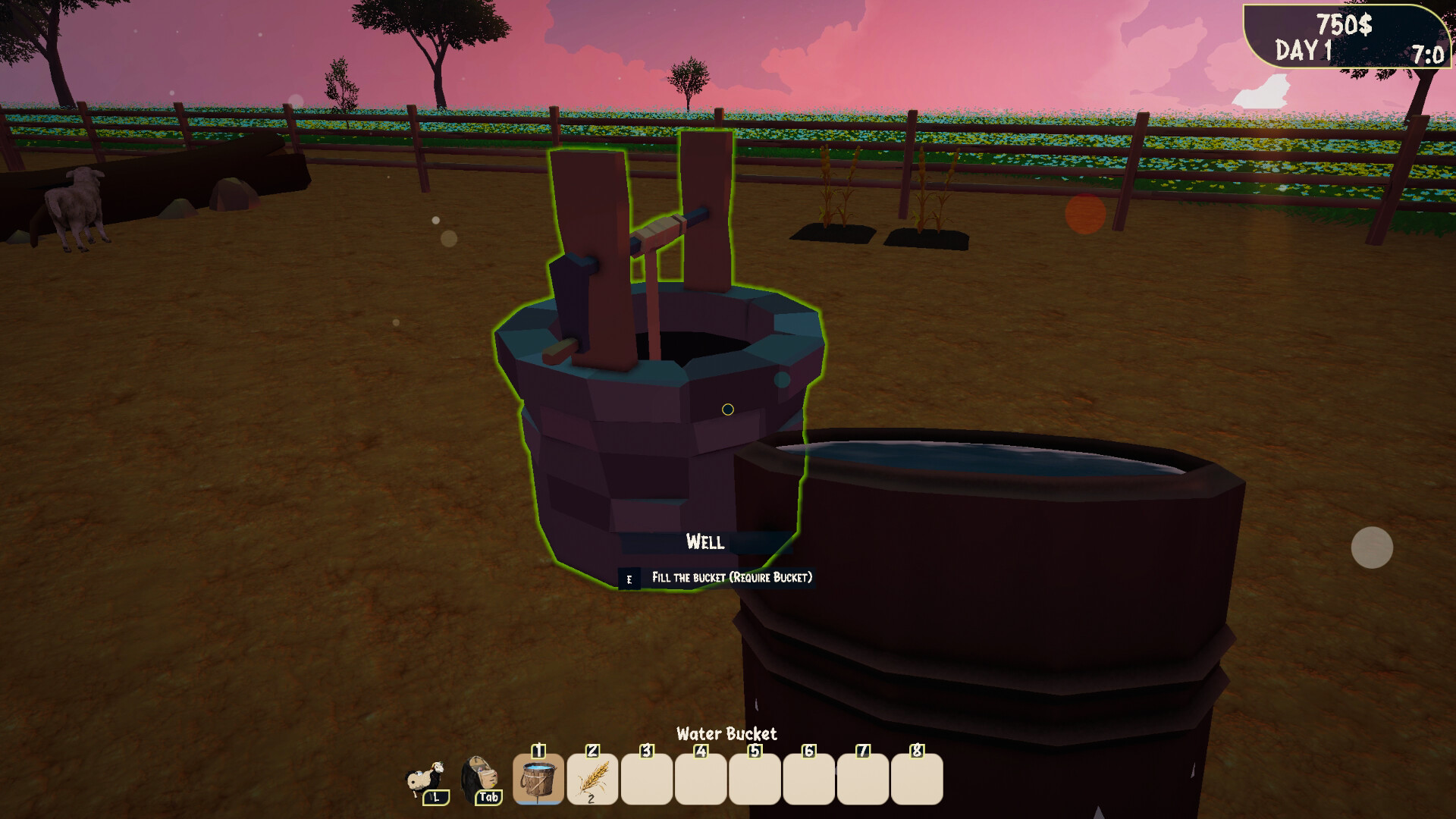Click the E key prompt icon
Image resolution: width=1456 pixels, height=819 pixels.
click(x=629, y=578)
